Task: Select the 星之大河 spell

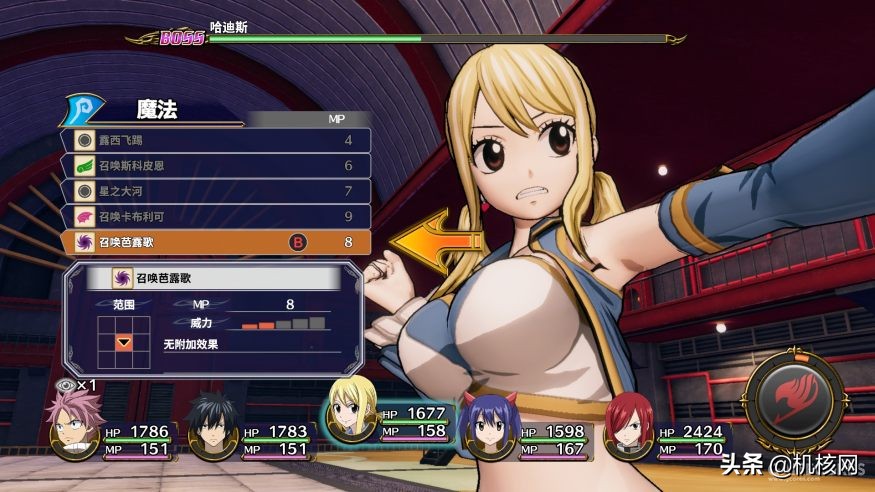Action: [215, 190]
